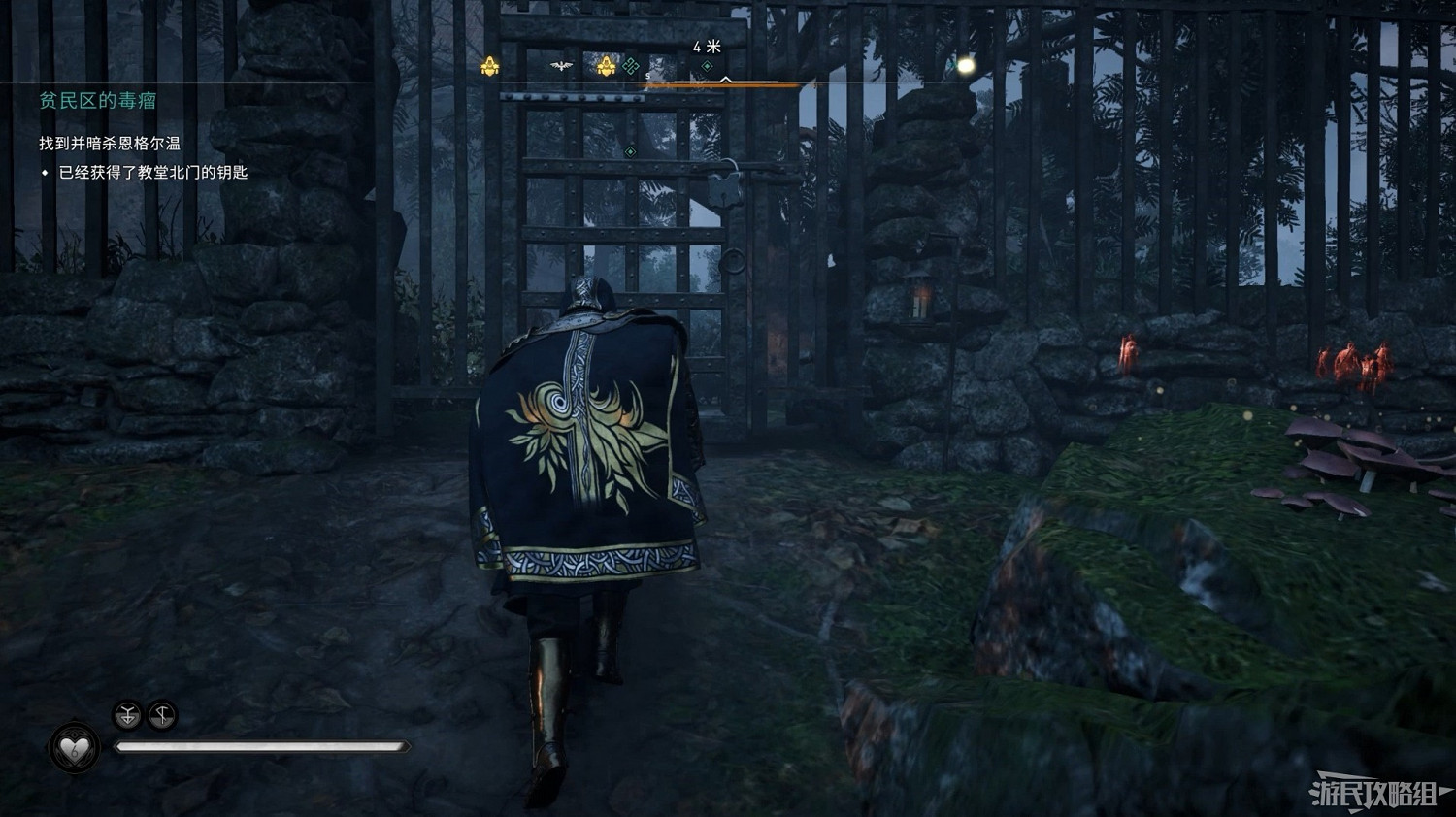This screenshot has width=1456, height=817.
Task: Toggle the S south marker on the compass
Action: [646, 75]
